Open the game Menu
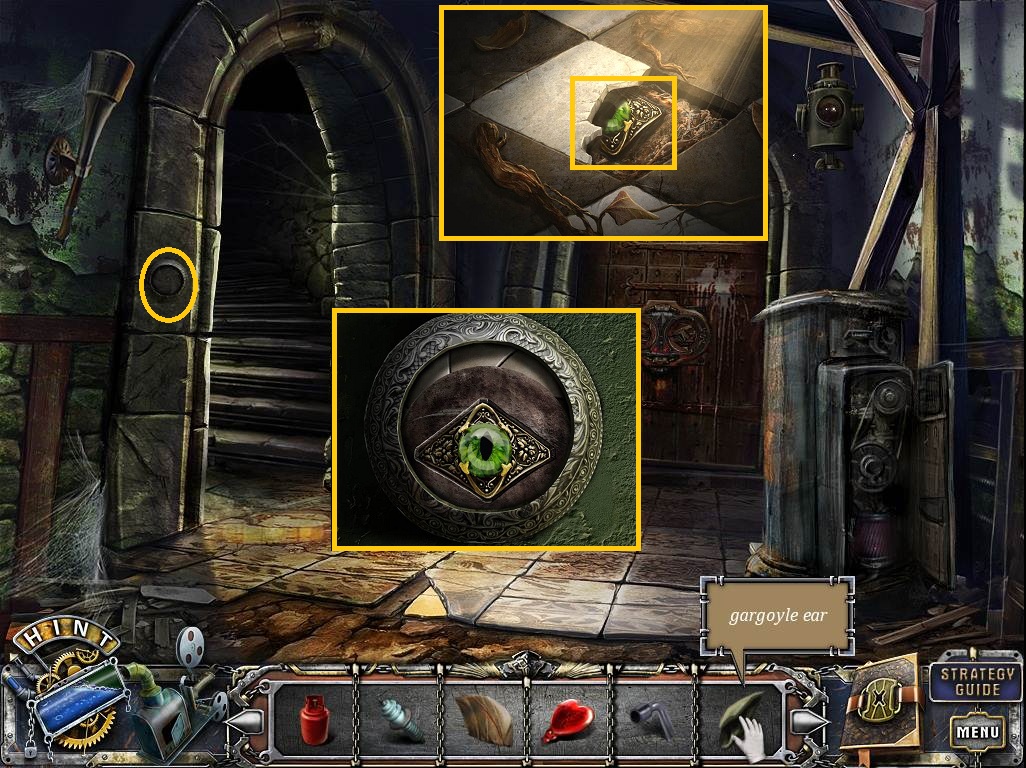Image resolution: width=1026 pixels, height=768 pixels. click(977, 731)
